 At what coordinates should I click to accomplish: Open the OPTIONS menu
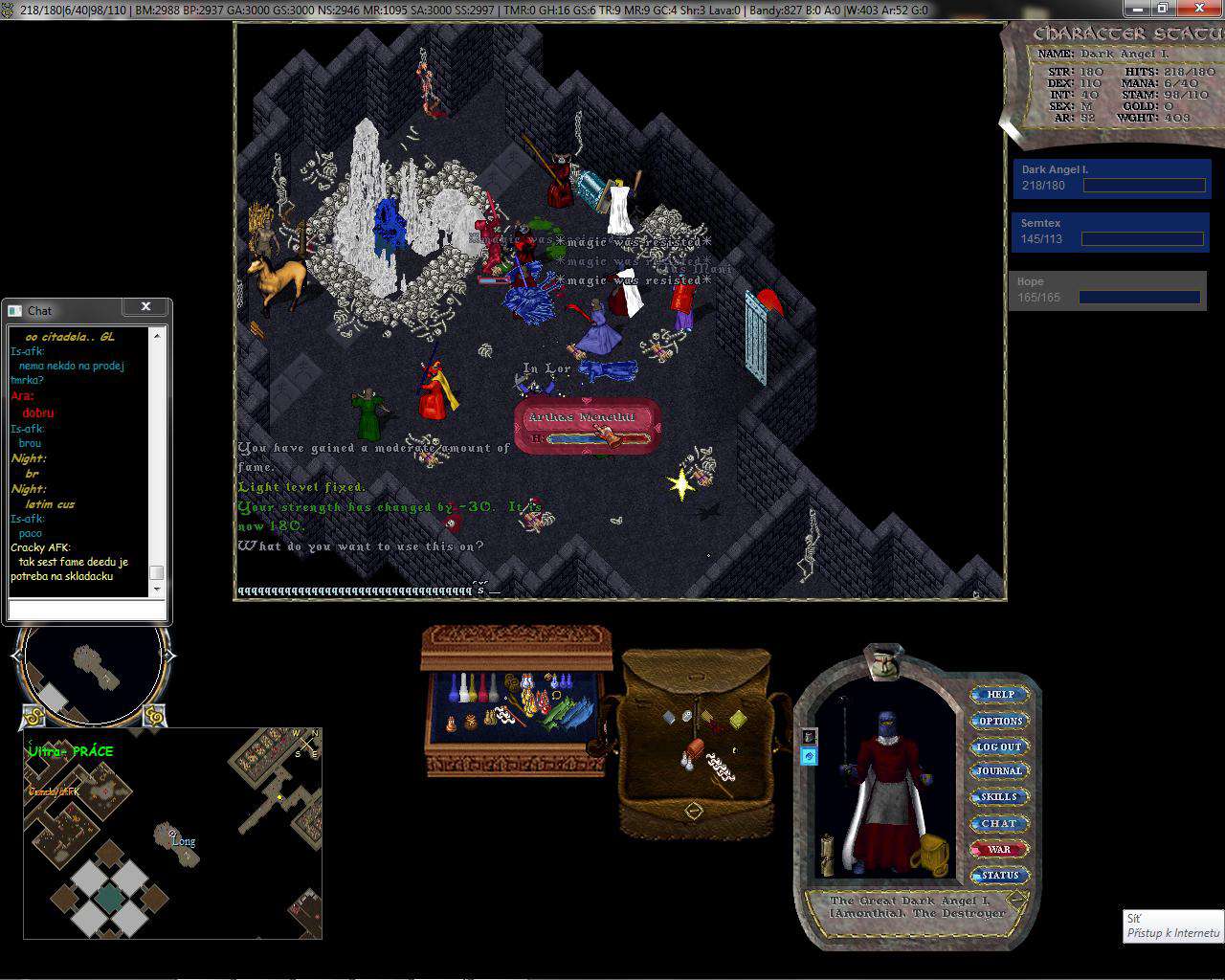pyautogui.click(x=1000, y=721)
